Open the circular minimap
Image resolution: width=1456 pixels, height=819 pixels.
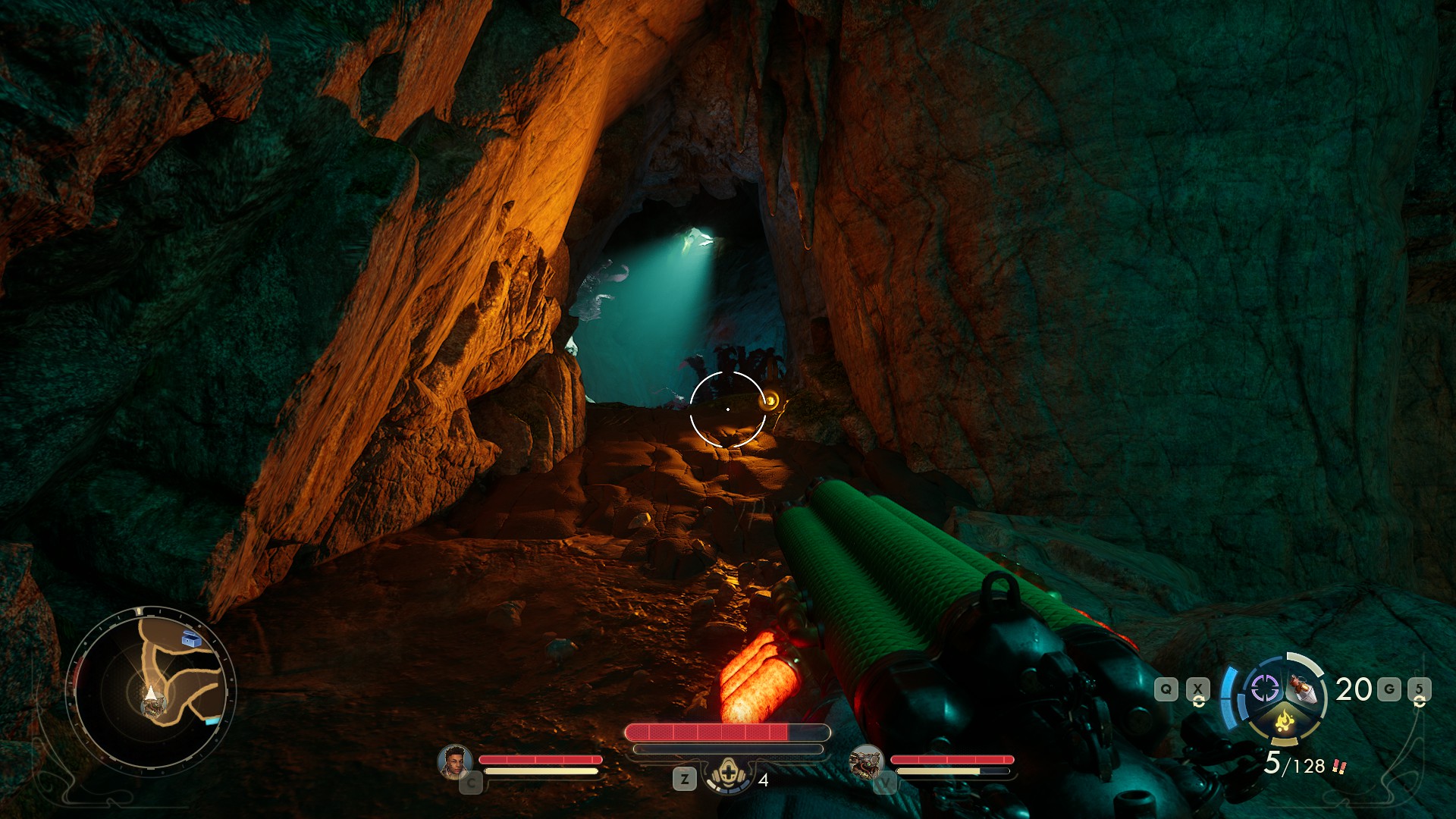click(151, 690)
